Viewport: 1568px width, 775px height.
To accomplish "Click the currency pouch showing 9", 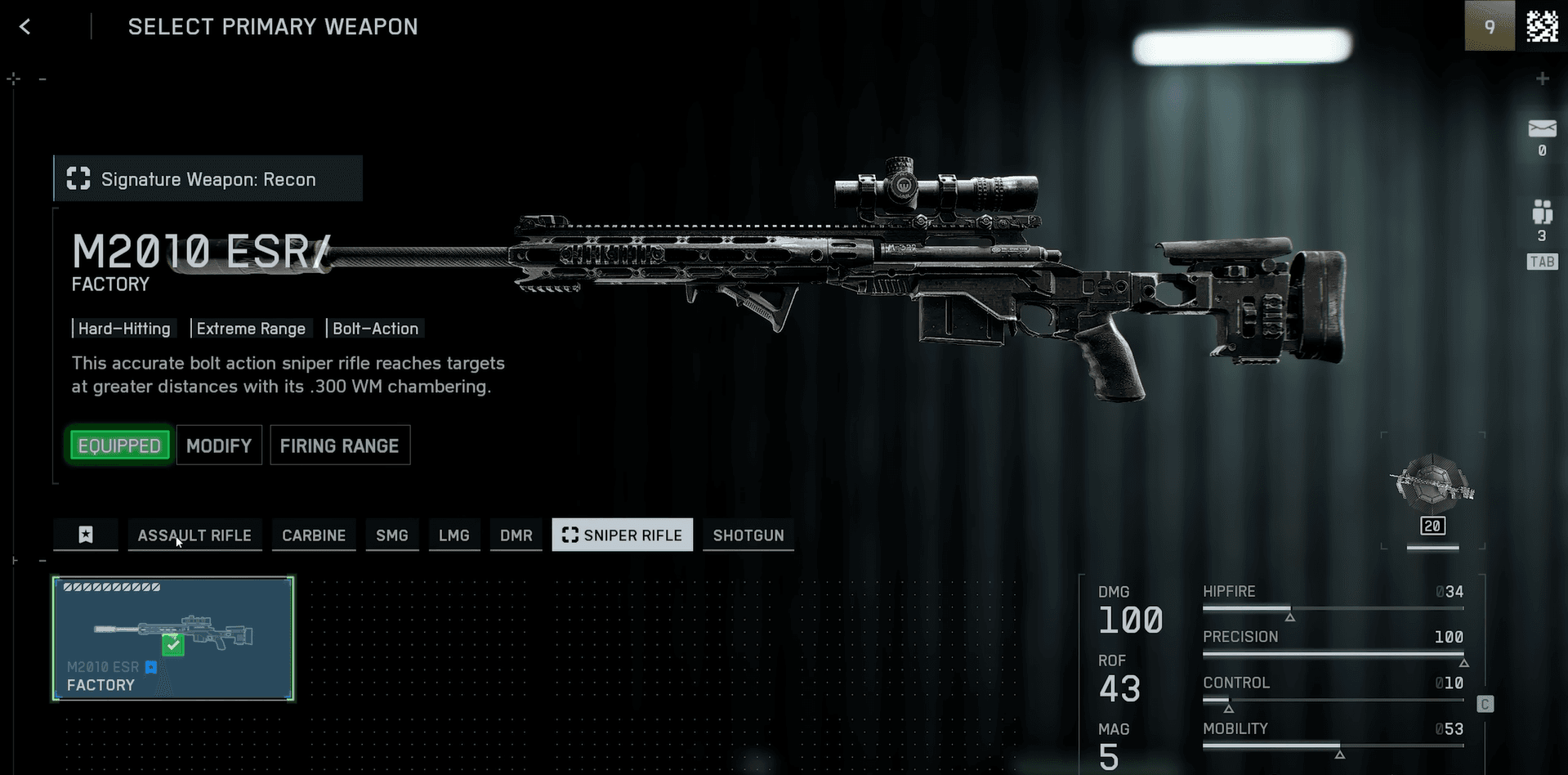I will (1490, 25).
